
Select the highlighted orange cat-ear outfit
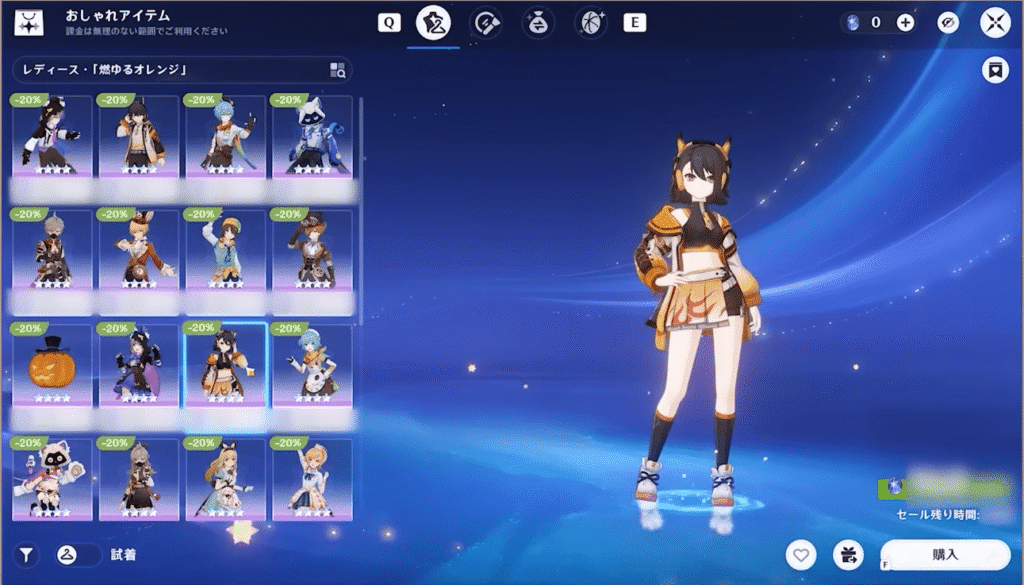(x=225, y=364)
